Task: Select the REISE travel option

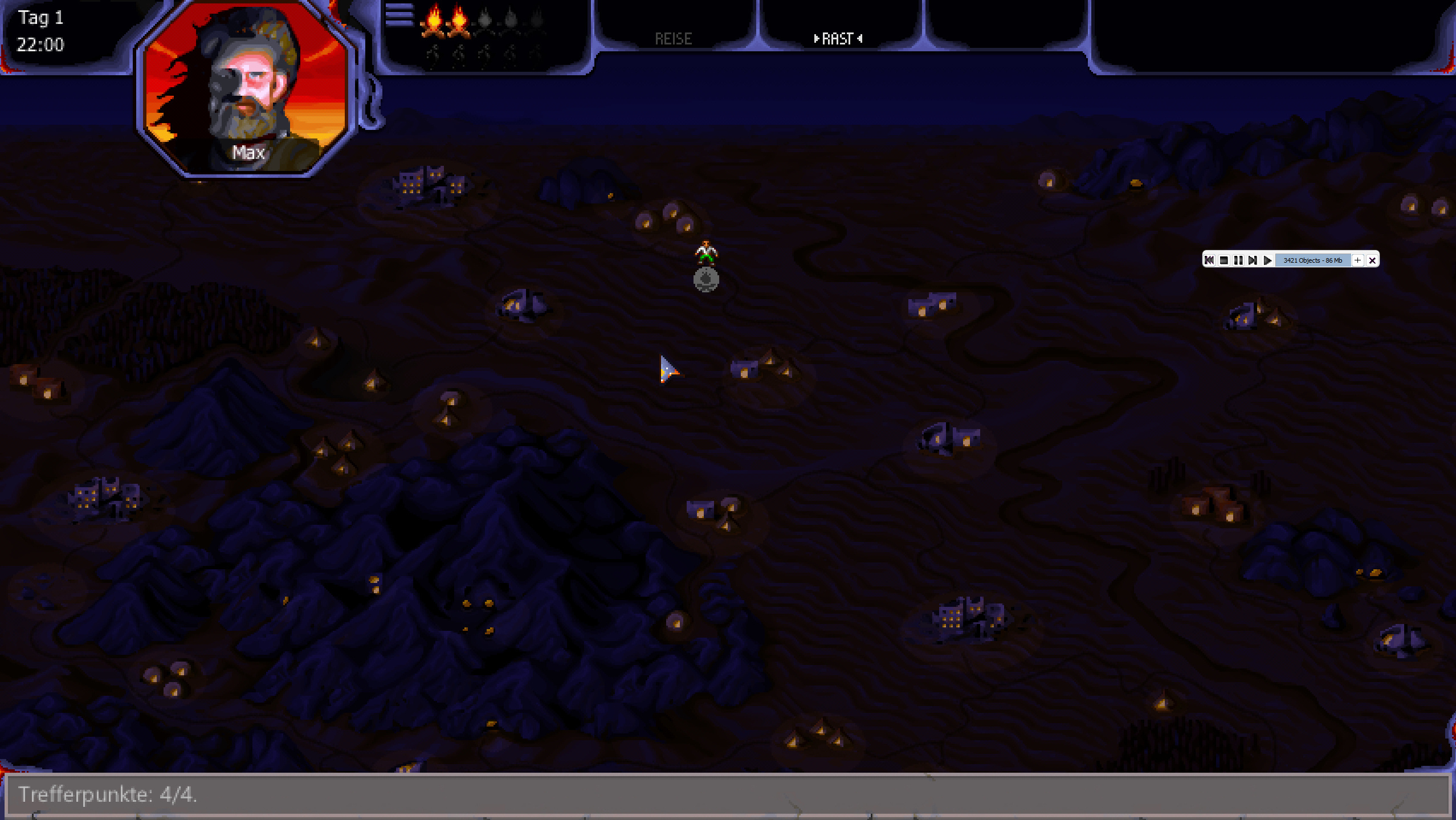Action: point(673,39)
